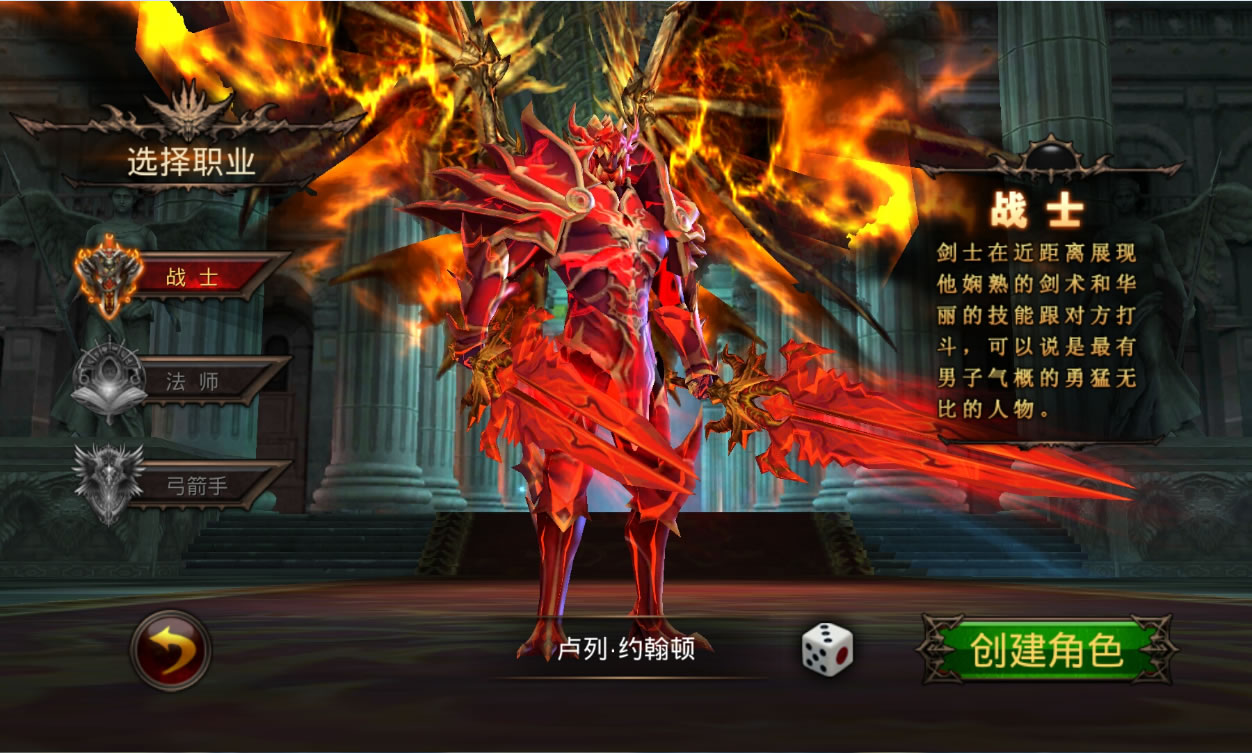
Task: Choose the 法师 mage class
Action: pos(192,381)
